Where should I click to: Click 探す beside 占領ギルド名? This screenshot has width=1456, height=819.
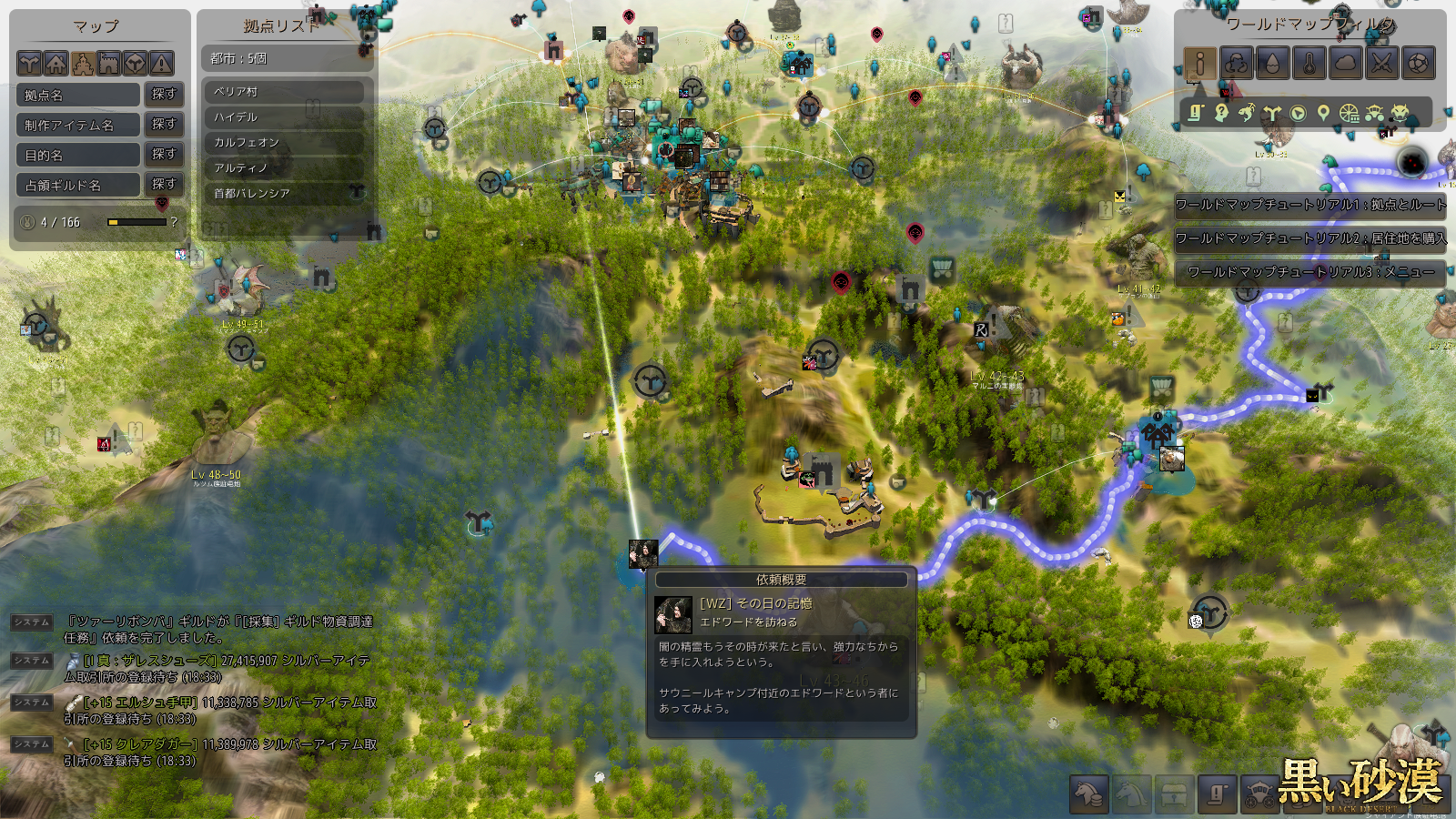pyautogui.click(x=164, y=184)
